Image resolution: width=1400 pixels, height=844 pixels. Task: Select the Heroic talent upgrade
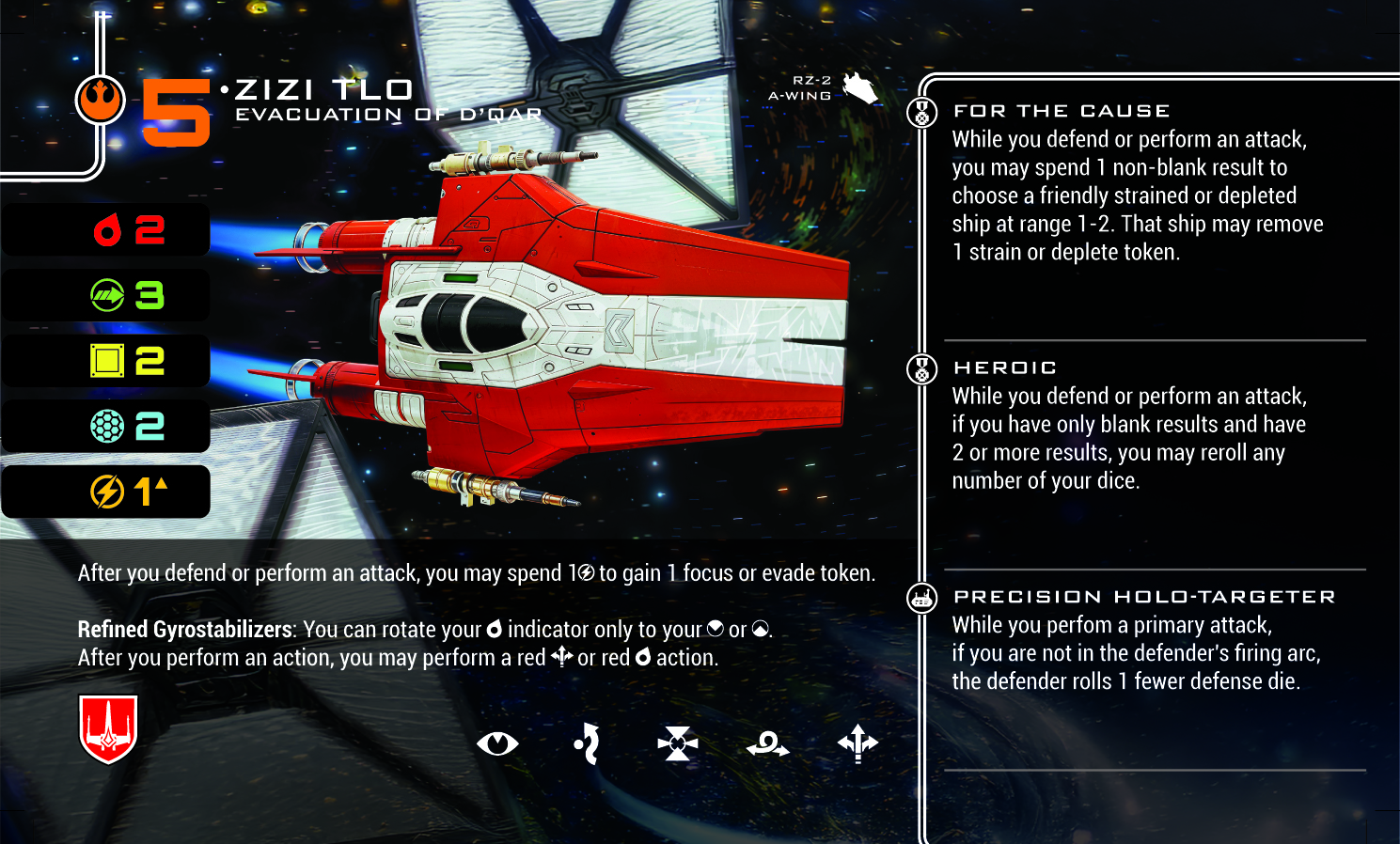click(x=1005, y=367)
